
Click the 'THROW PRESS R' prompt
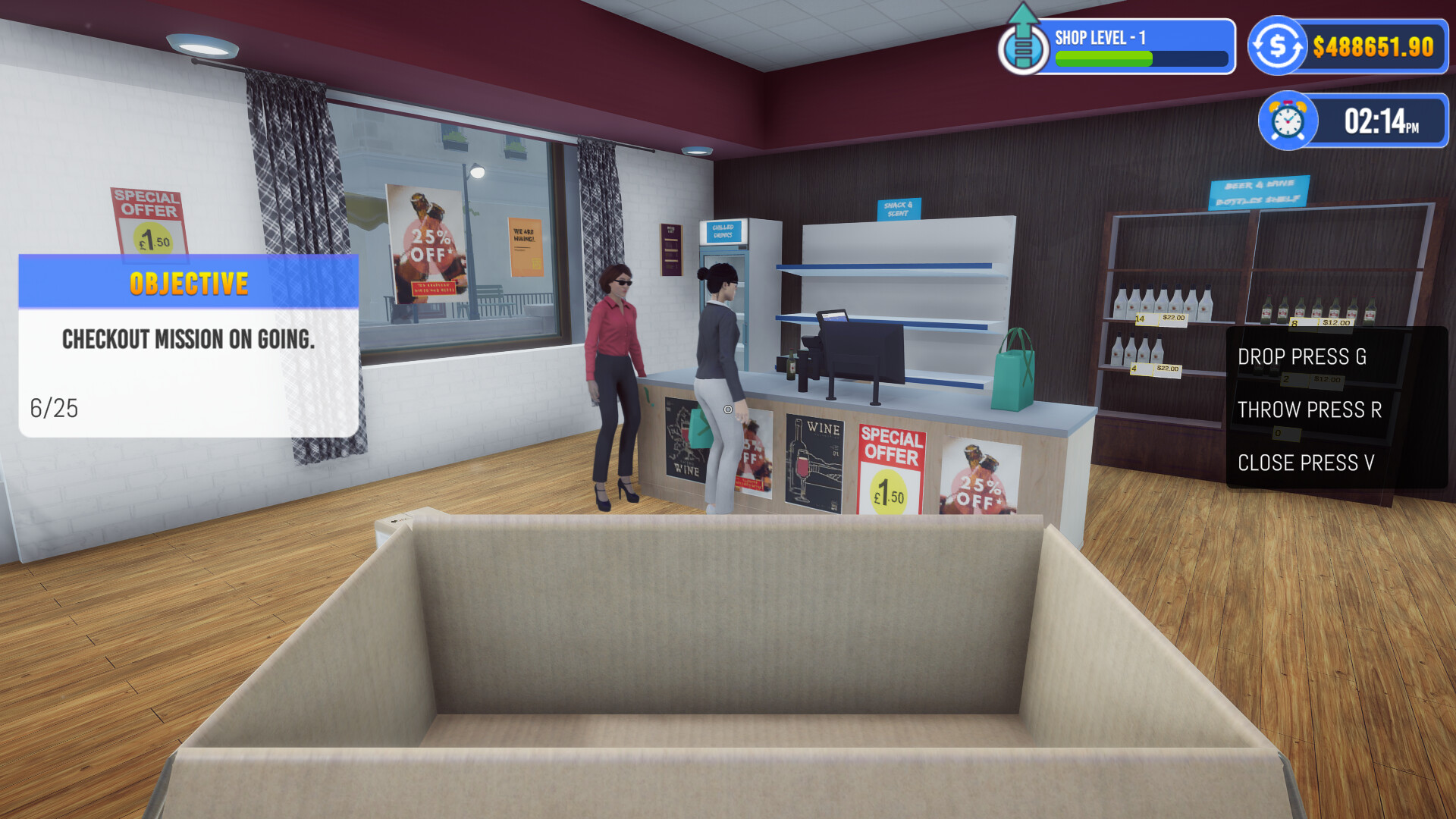[x=1309, y=410]
